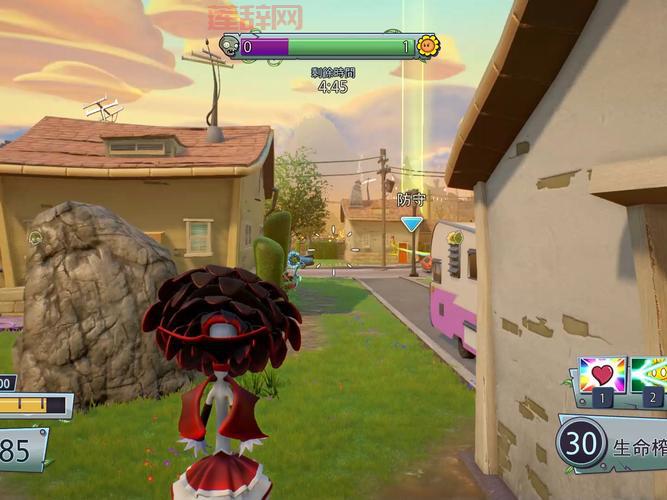
Task: Click the sunflower plant team icon
Action: (x=428, y=46)
